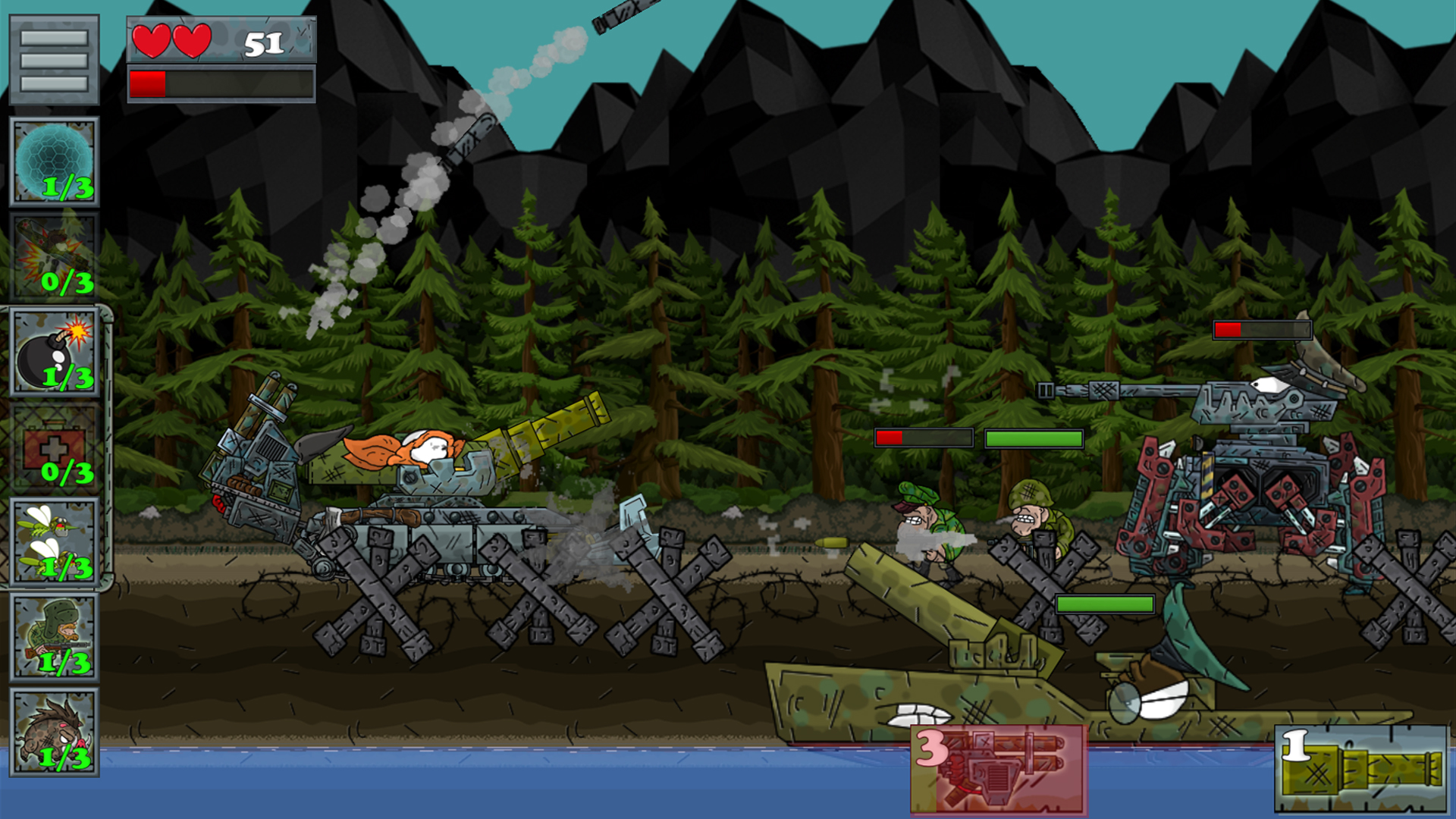
Task: Summon the wild boar ability
Action: [54, 733]
